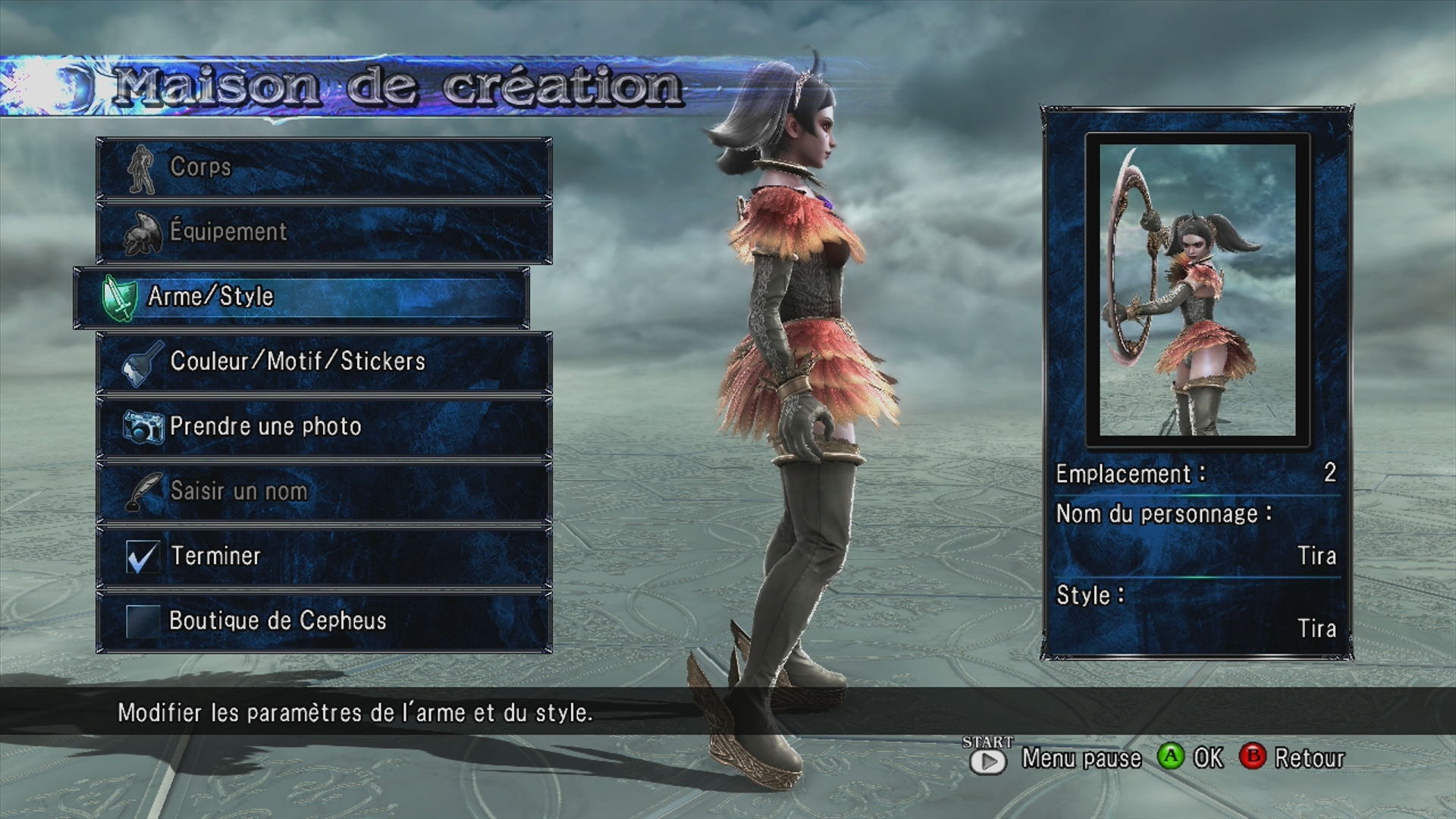This screenshot has height=819, width=1456.
Task: Confirm creation with Terminer
Action: 324,557
